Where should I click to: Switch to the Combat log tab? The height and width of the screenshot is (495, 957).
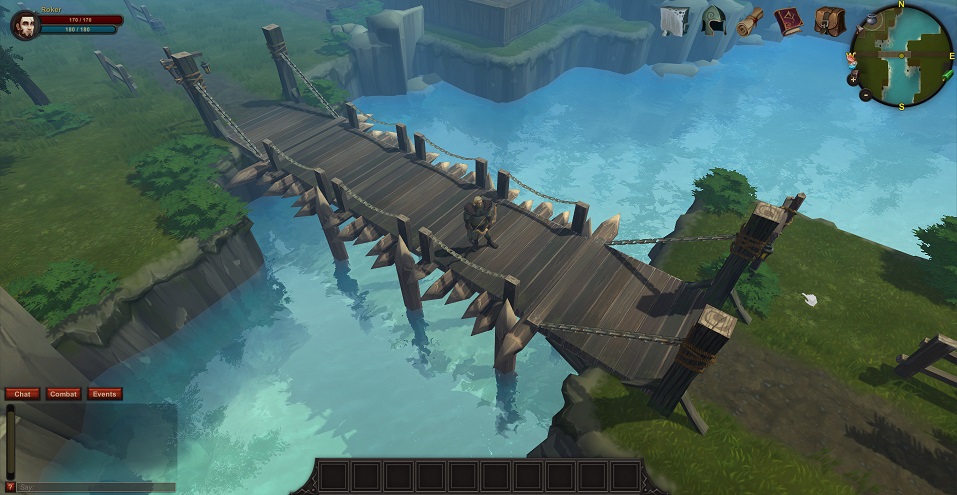(63, 394)
